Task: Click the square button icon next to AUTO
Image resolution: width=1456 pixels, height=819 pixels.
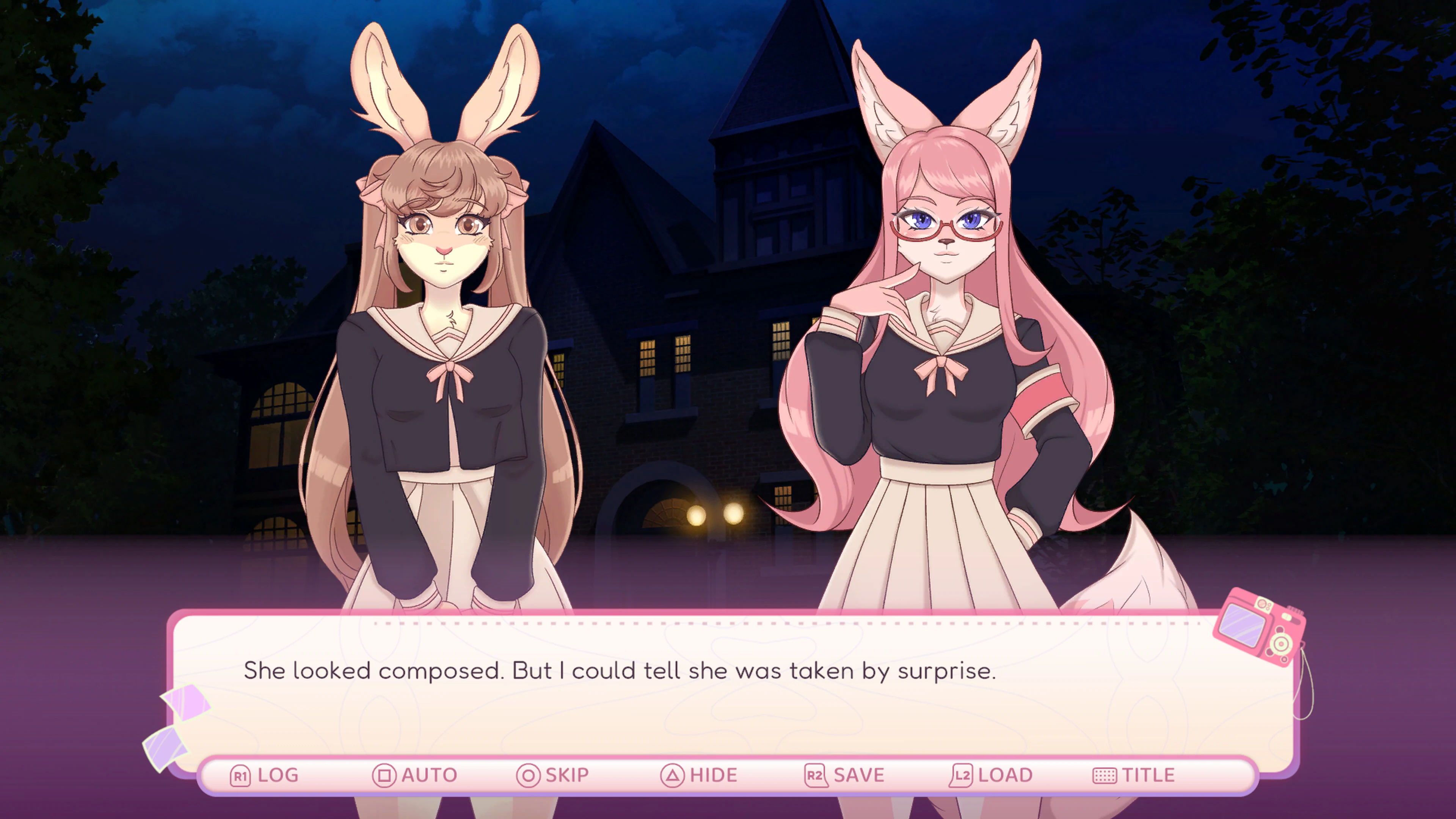Action: pyautogui.click(x=384, y=775)
